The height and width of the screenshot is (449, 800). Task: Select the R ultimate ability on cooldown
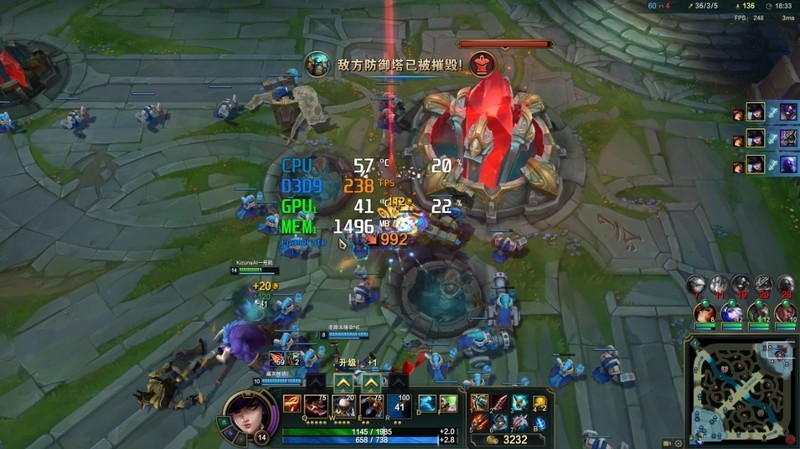point(399,404)
